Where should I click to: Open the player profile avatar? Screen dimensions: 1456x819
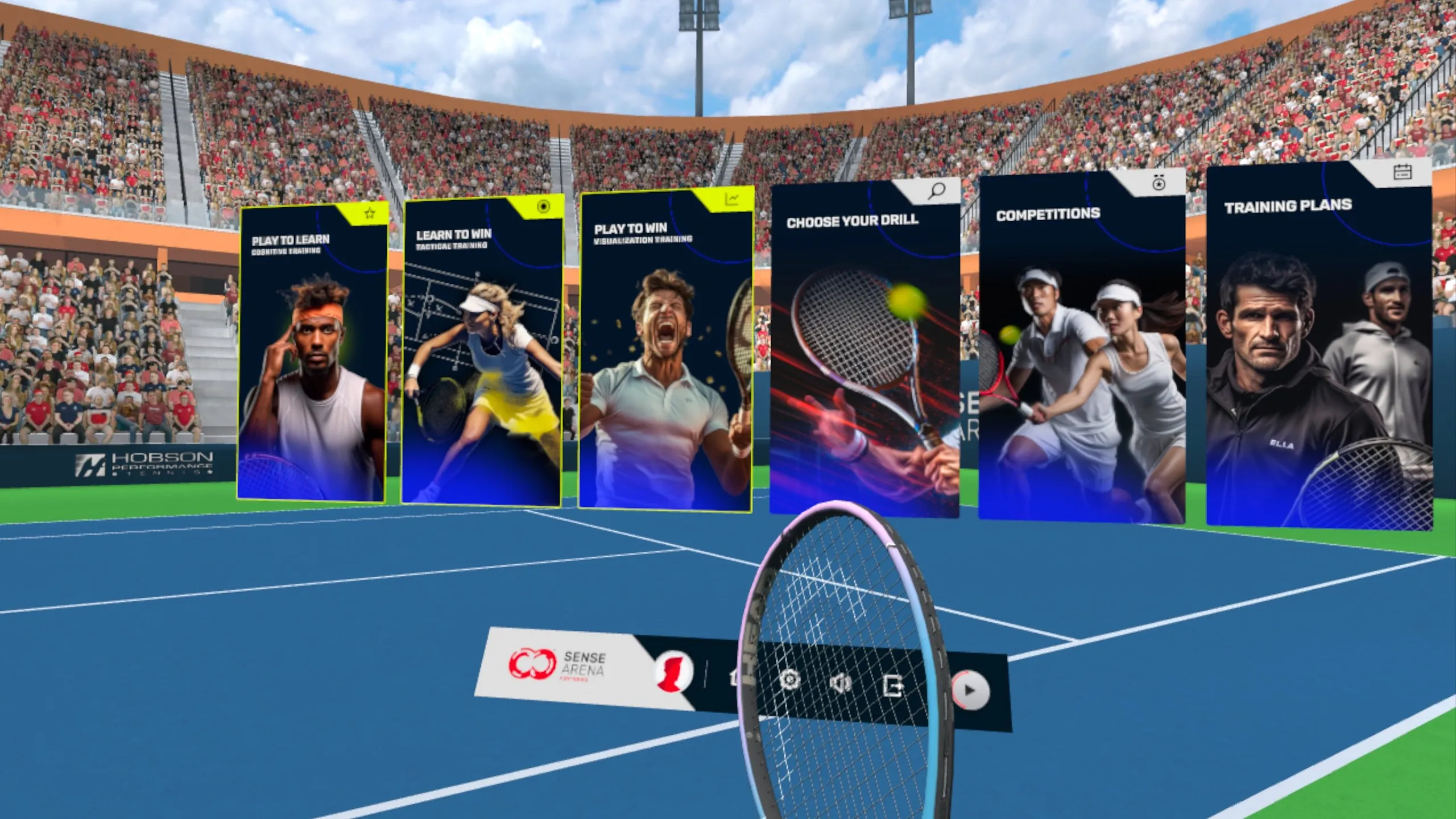tap(673, 671)
